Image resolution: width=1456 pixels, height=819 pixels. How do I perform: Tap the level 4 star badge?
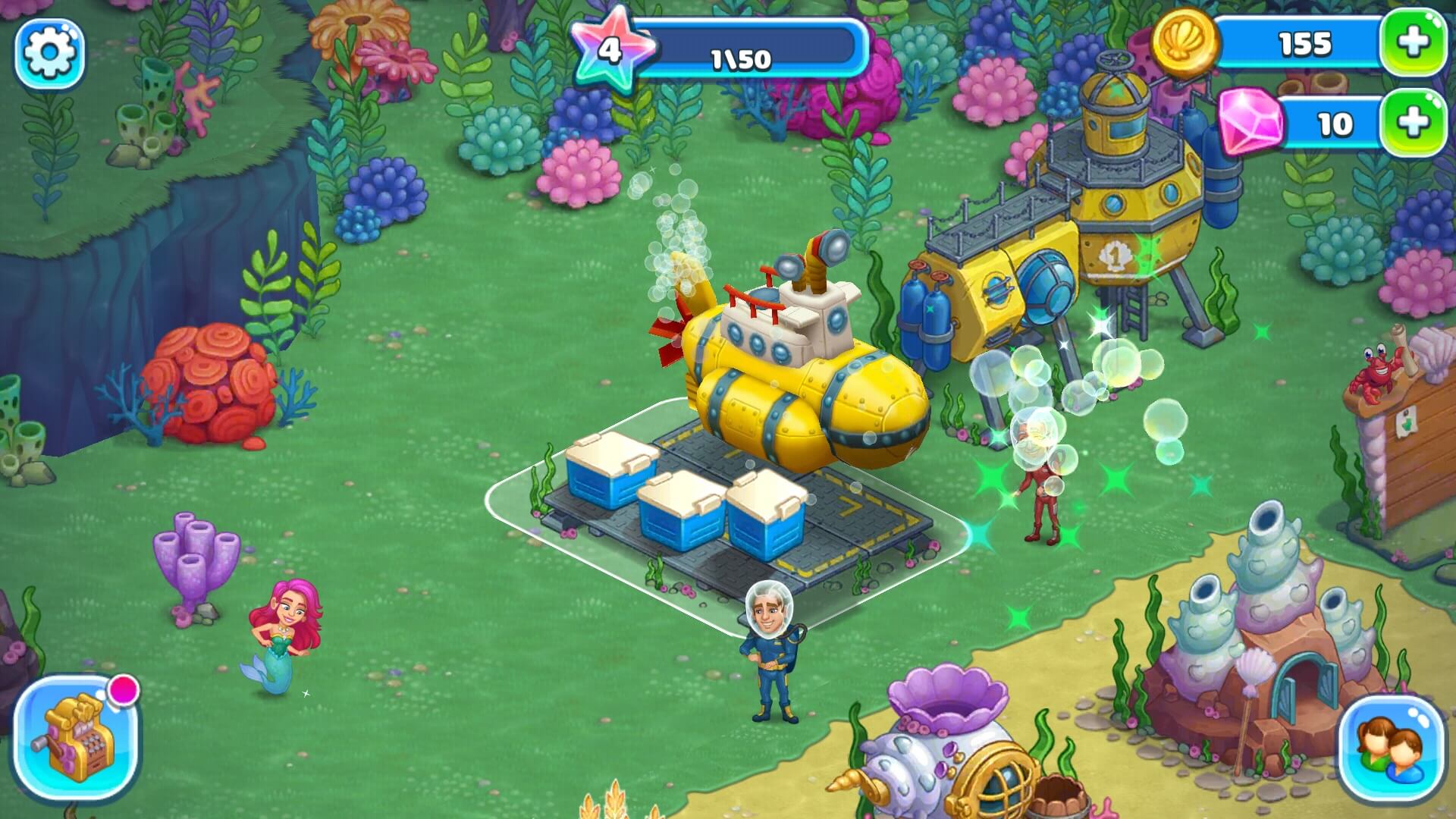[x=609, y=52]
